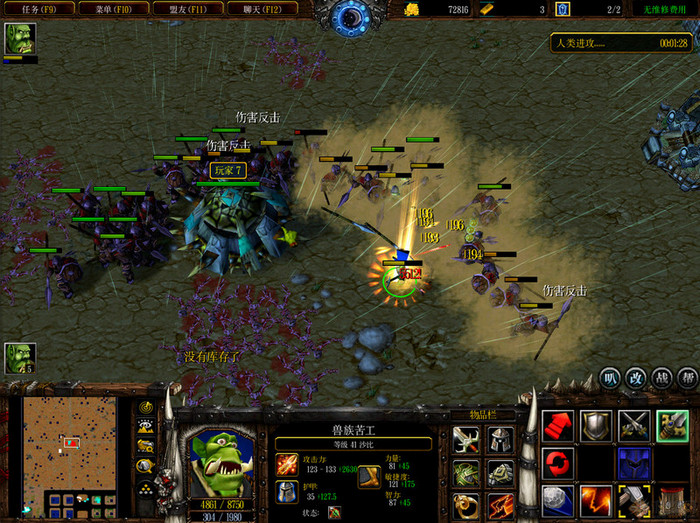Screen dimensions: 700x523
Task: Click the round 改 button
Action: pyautogui.click(x=636, y=378)
